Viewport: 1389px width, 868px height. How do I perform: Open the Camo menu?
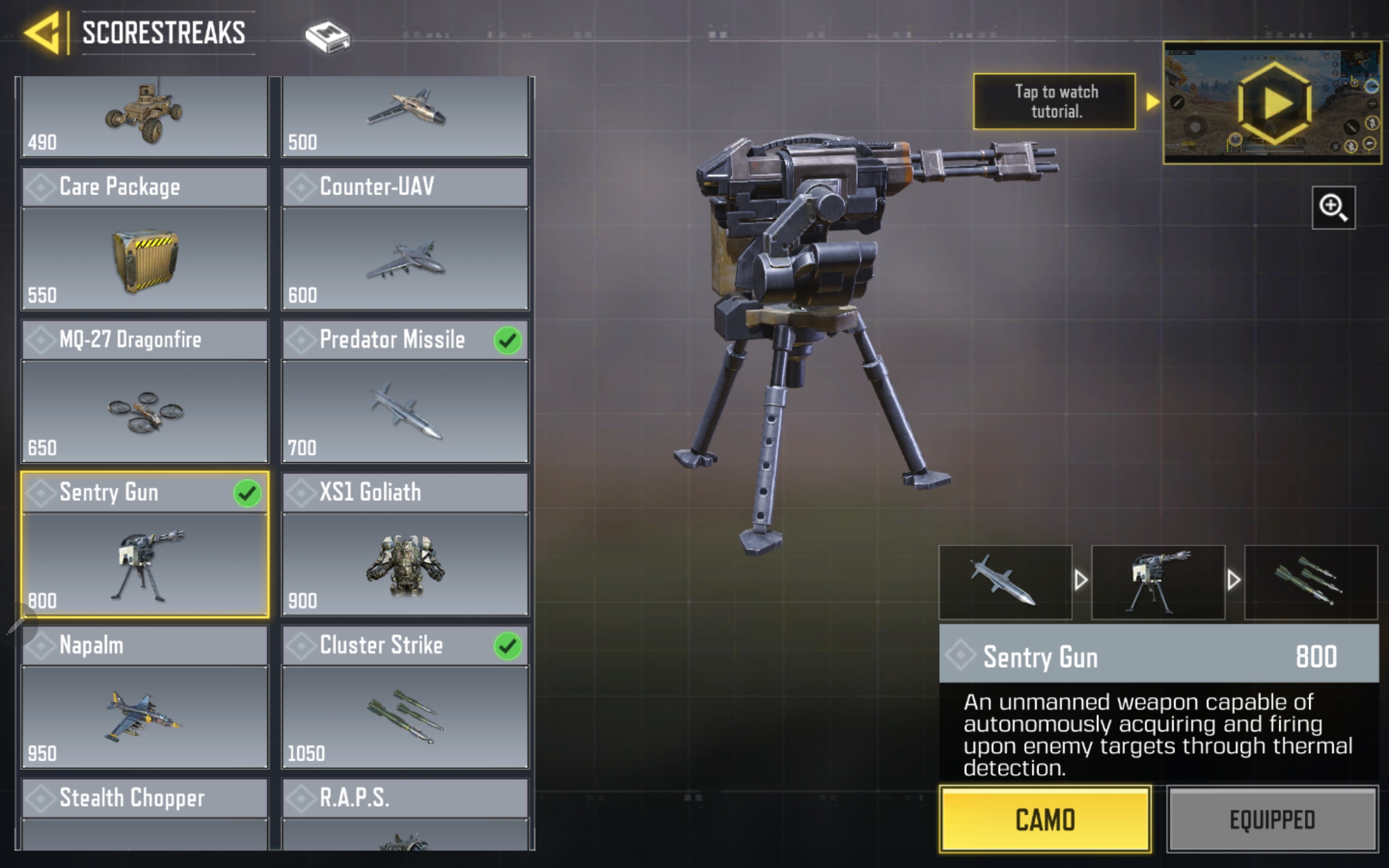click(1044, 819)
